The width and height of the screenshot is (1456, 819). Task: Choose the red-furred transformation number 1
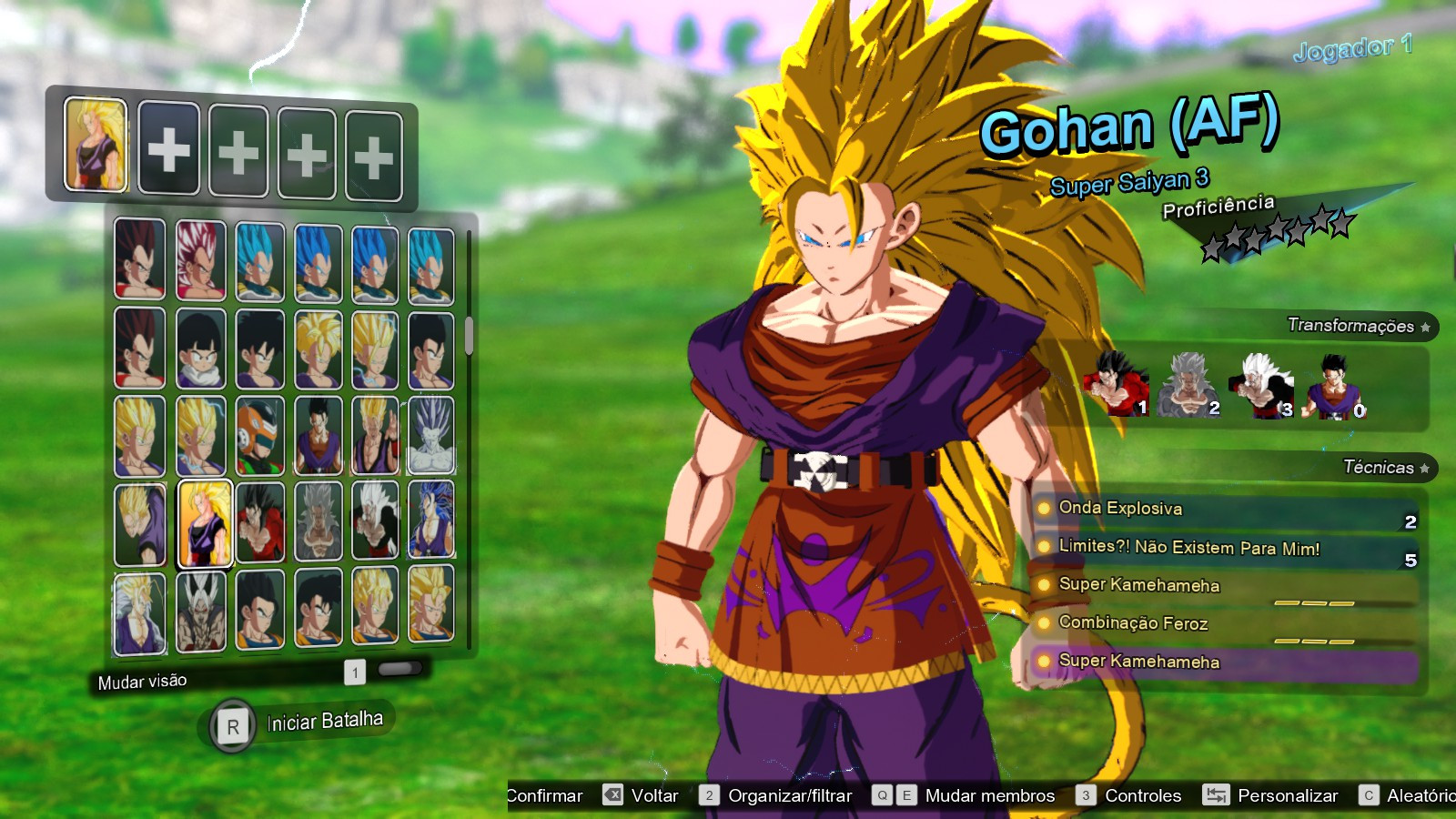tap(1116, 384)
